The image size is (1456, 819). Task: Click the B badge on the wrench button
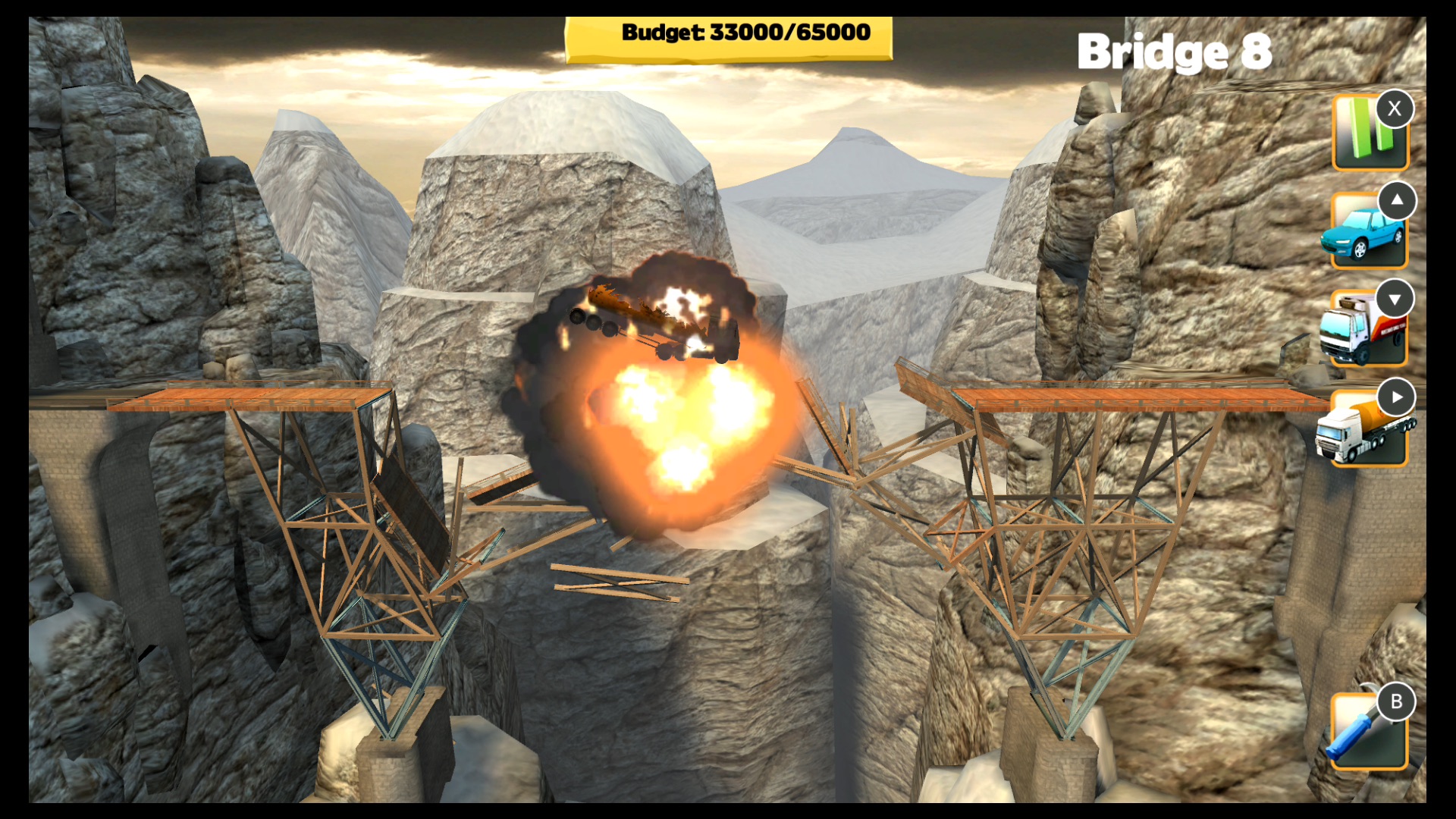point(1398,702)
